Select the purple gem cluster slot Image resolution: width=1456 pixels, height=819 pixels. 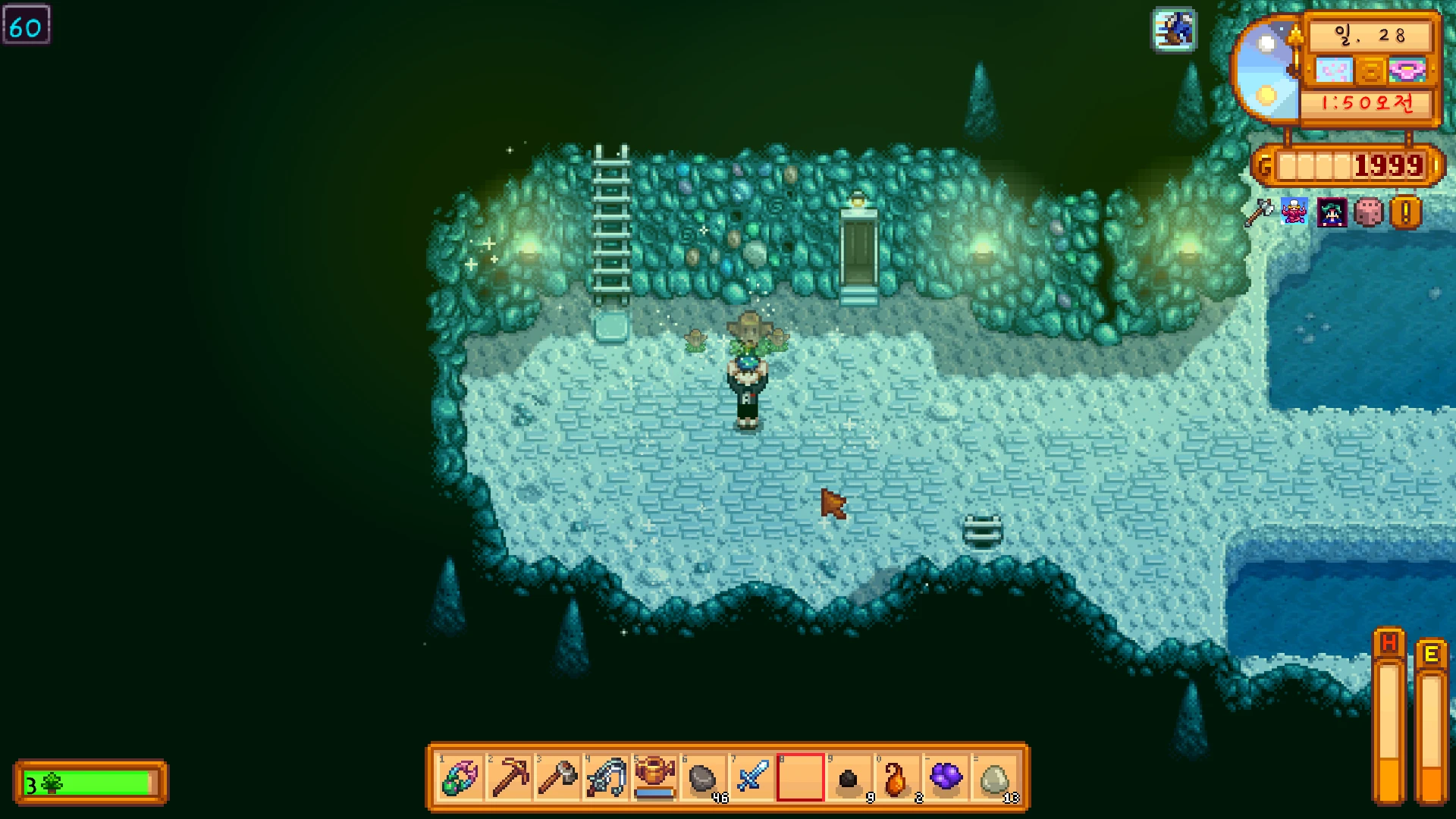click(x=946, y=777)
